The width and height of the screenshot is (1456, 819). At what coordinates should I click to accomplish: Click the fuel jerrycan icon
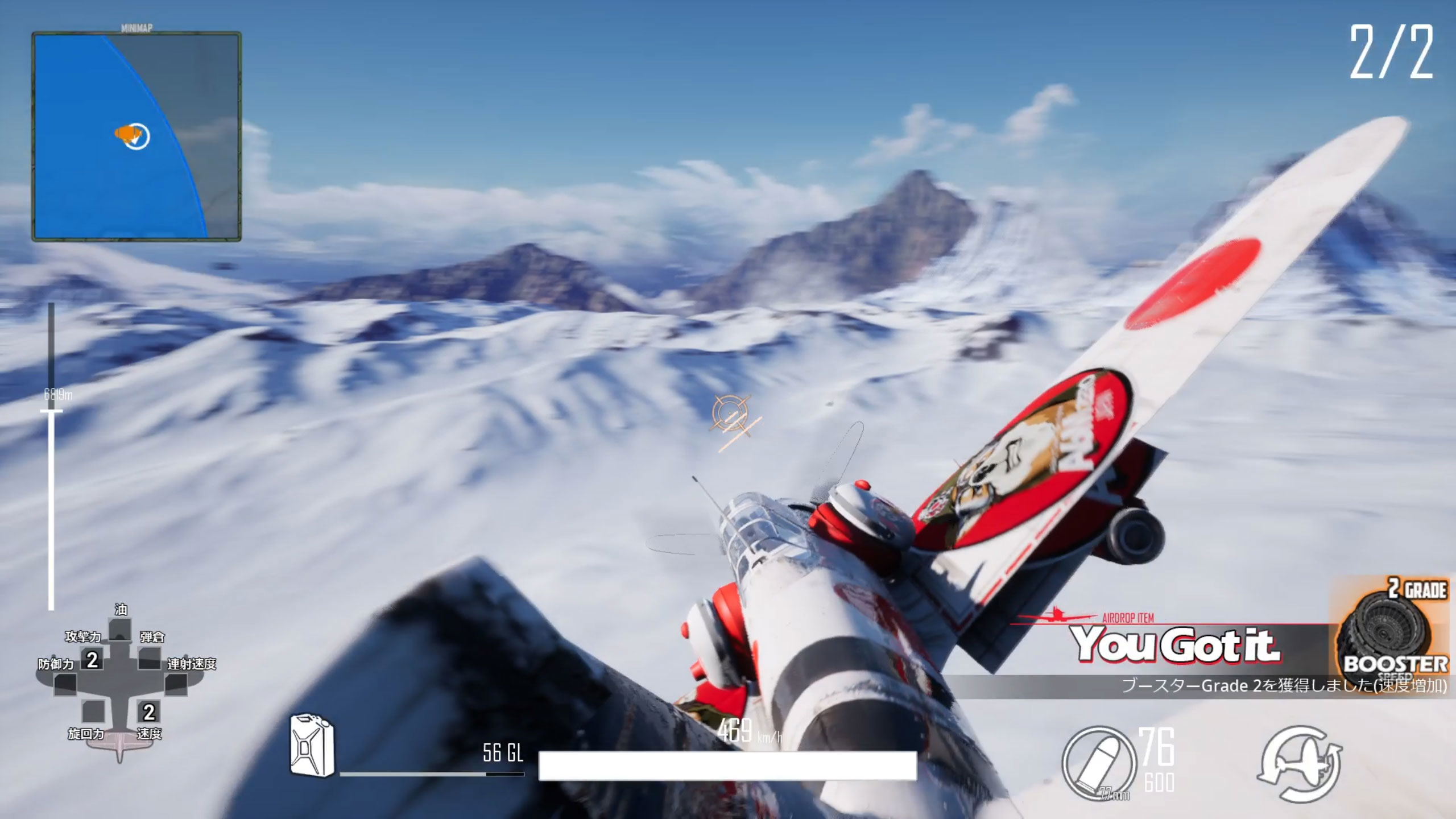312,745
